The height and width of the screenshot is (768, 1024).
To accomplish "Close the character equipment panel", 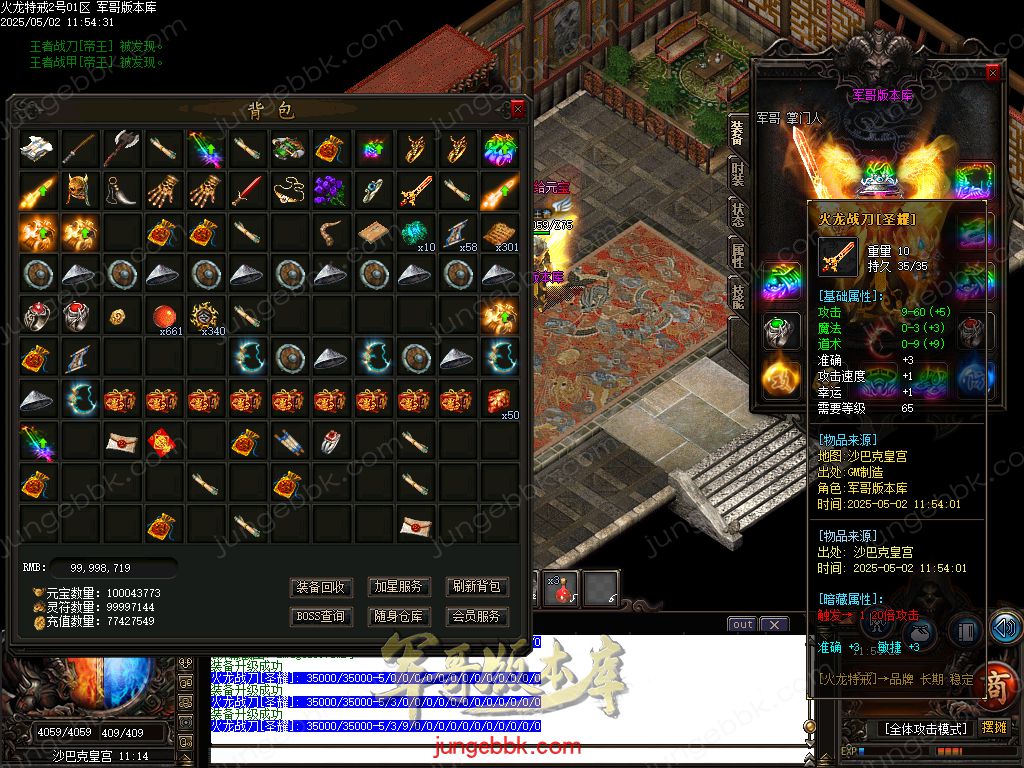I will [x=992, y=73].
